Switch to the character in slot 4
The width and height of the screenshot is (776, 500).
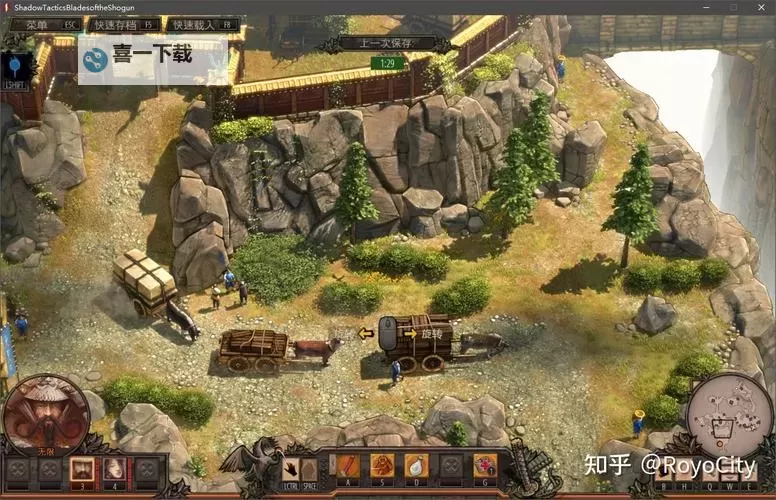pos(114,467)
